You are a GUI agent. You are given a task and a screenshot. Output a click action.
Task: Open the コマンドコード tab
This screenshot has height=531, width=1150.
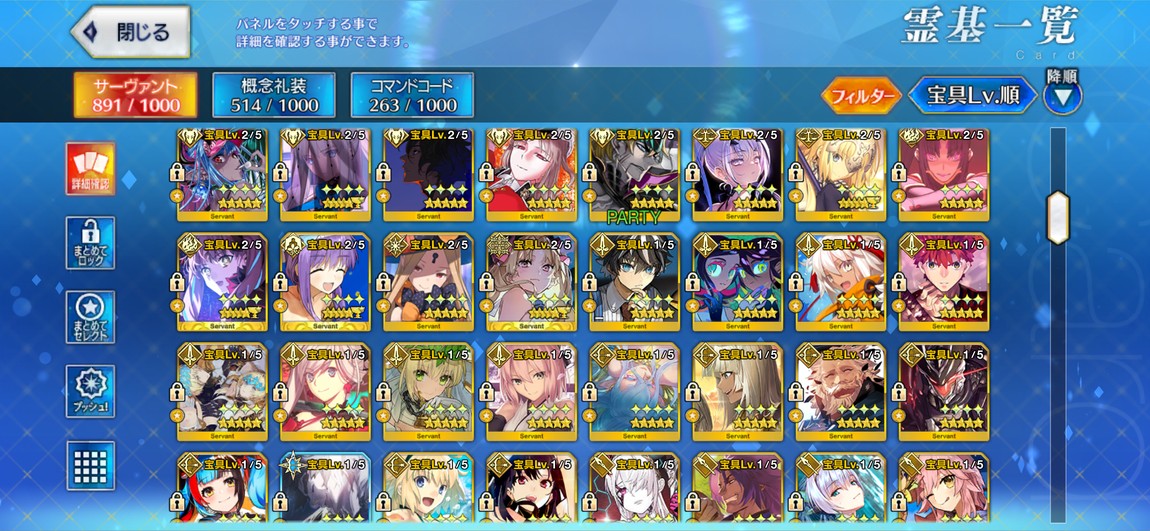pyautogui.click(x=411, y=95)
